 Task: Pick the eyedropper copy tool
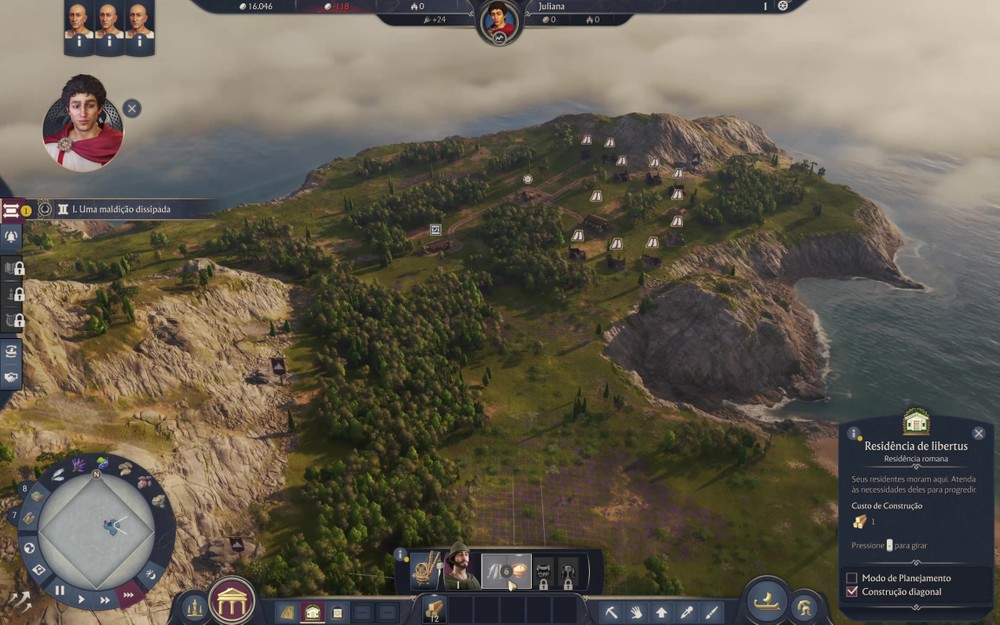click(686, 611)
